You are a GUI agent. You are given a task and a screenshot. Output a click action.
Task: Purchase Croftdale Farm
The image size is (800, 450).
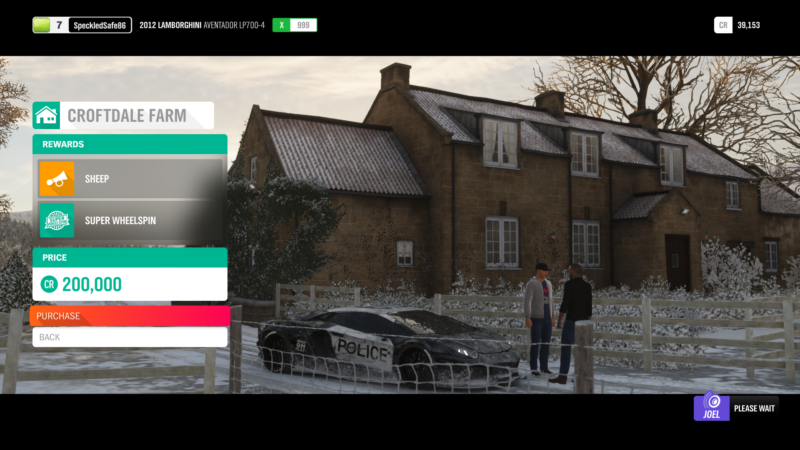click(130, 316)
